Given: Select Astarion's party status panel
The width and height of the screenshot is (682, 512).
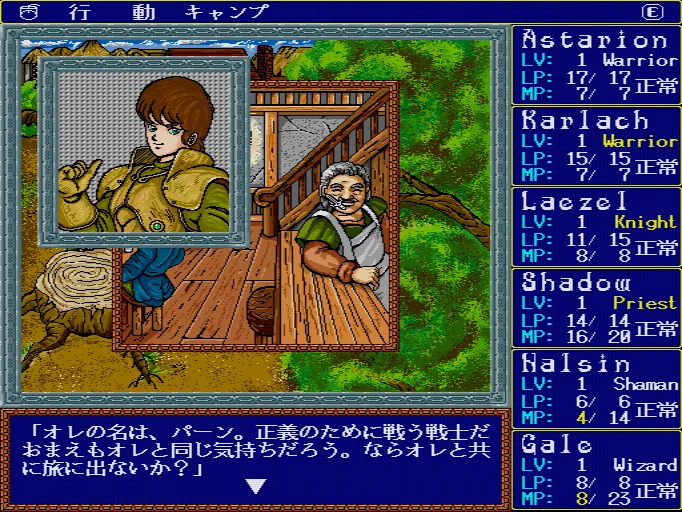Looking at the screenshot, I should [597, 65].
